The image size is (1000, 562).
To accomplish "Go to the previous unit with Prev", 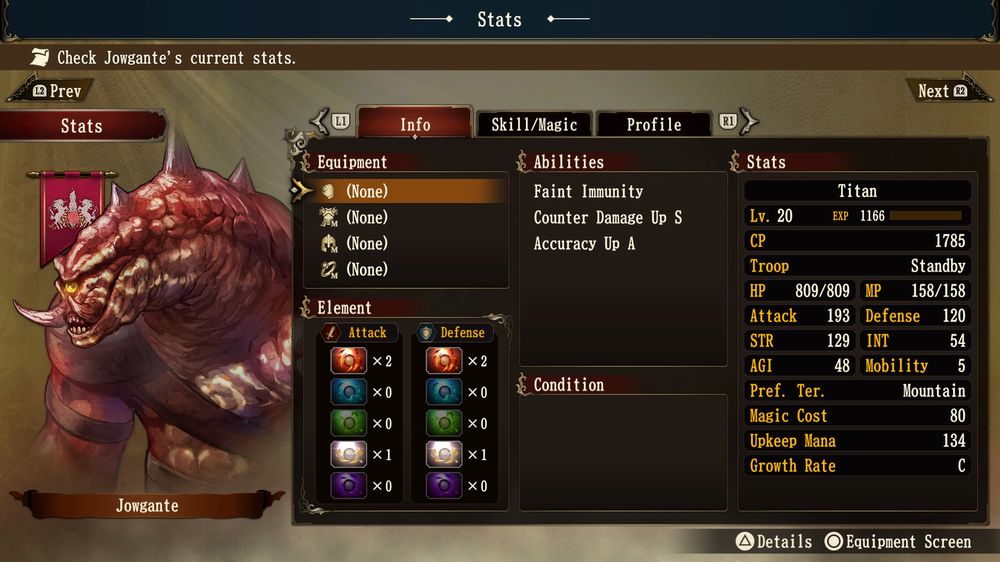I will click(x=57, y=91).
